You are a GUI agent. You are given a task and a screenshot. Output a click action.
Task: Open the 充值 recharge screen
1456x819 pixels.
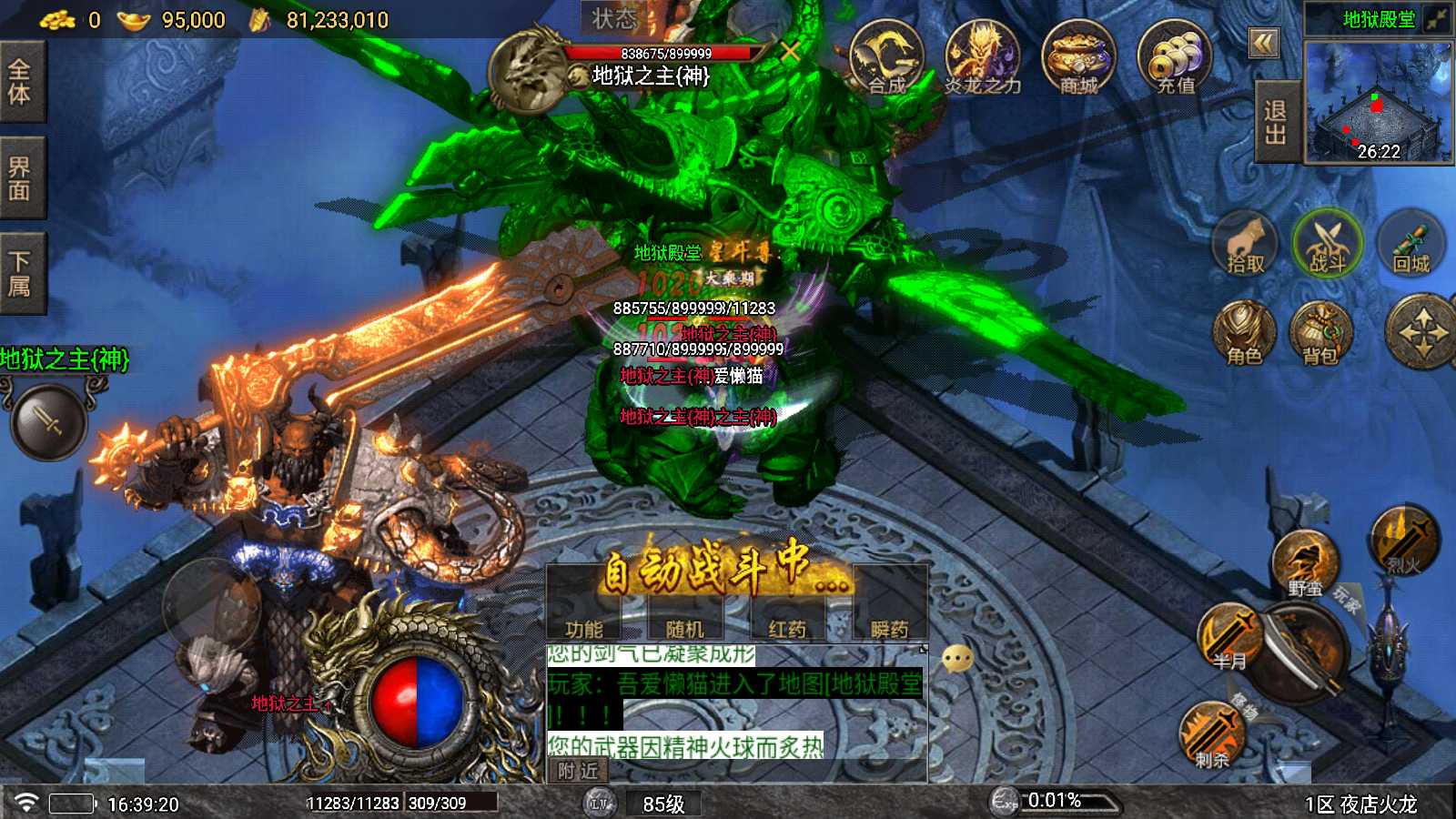[1175, 58]
